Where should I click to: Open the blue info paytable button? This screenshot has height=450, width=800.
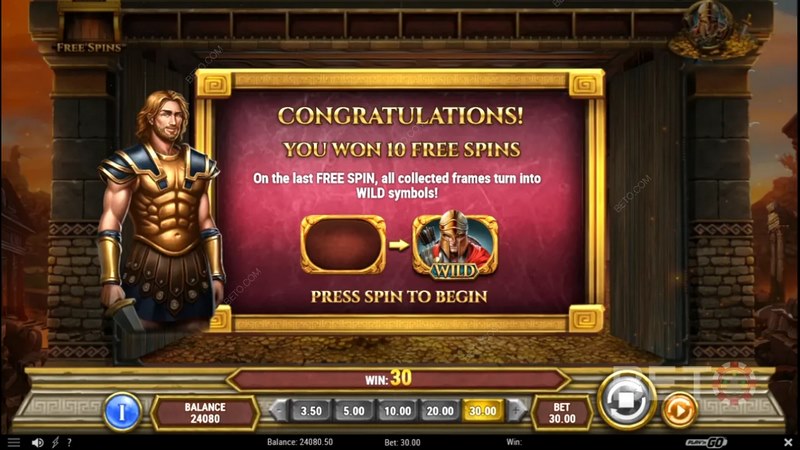pyautogui.click(x=122, y=410)
